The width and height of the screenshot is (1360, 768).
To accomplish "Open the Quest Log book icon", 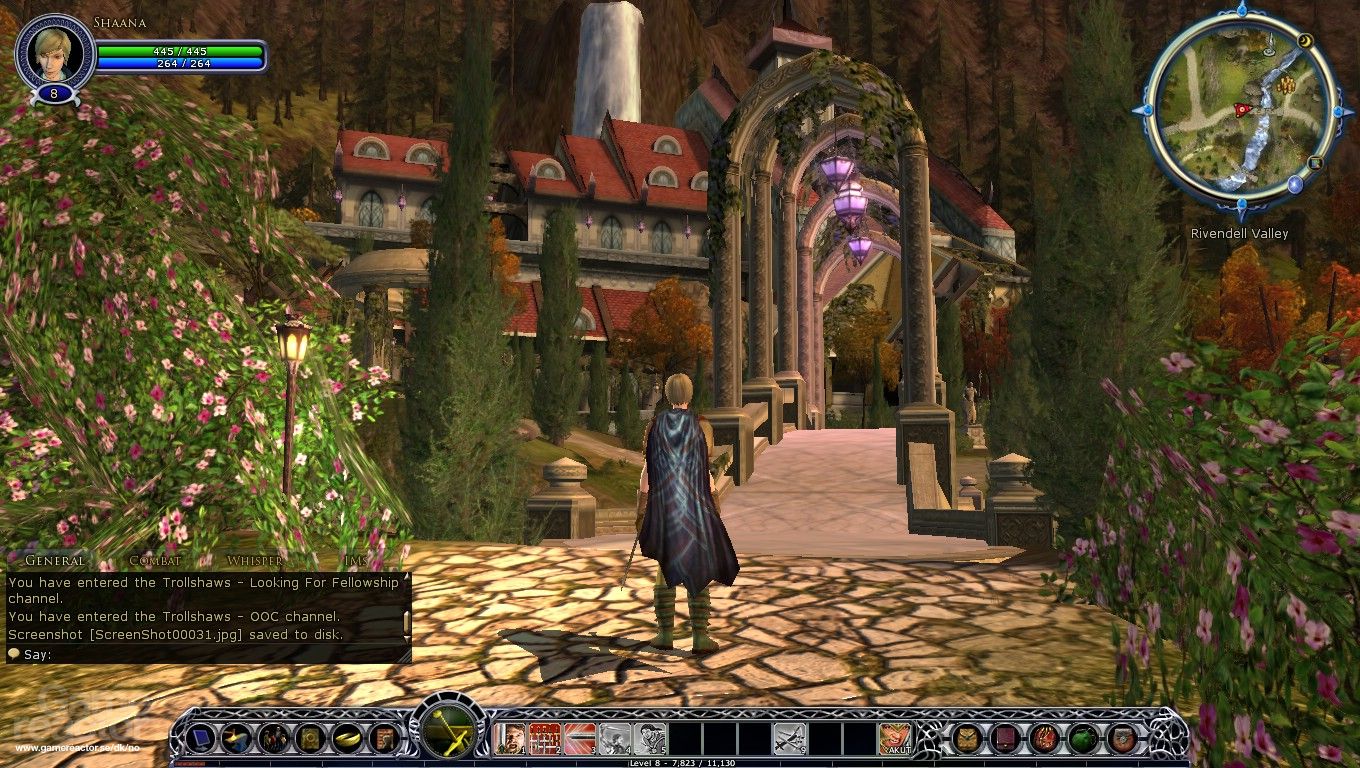I will tap(311, 740).
